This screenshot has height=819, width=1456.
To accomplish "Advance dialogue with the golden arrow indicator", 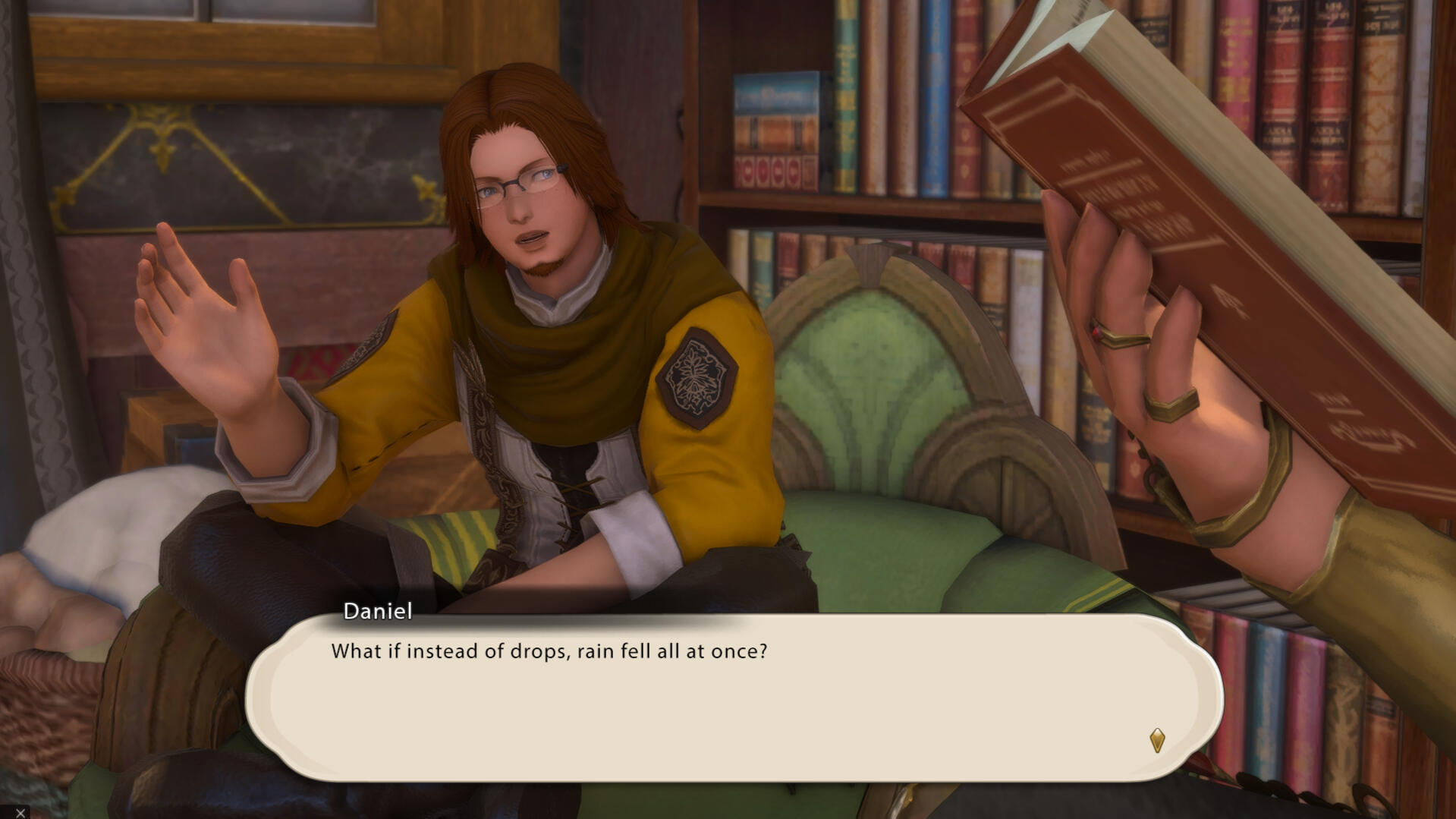I will 1156,740.
